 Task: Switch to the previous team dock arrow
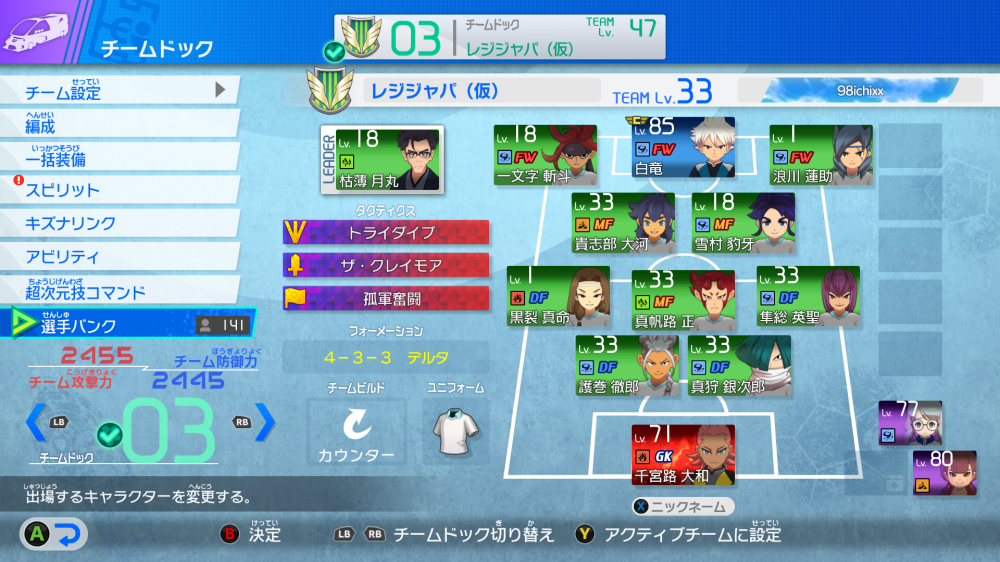pos(35,422)
